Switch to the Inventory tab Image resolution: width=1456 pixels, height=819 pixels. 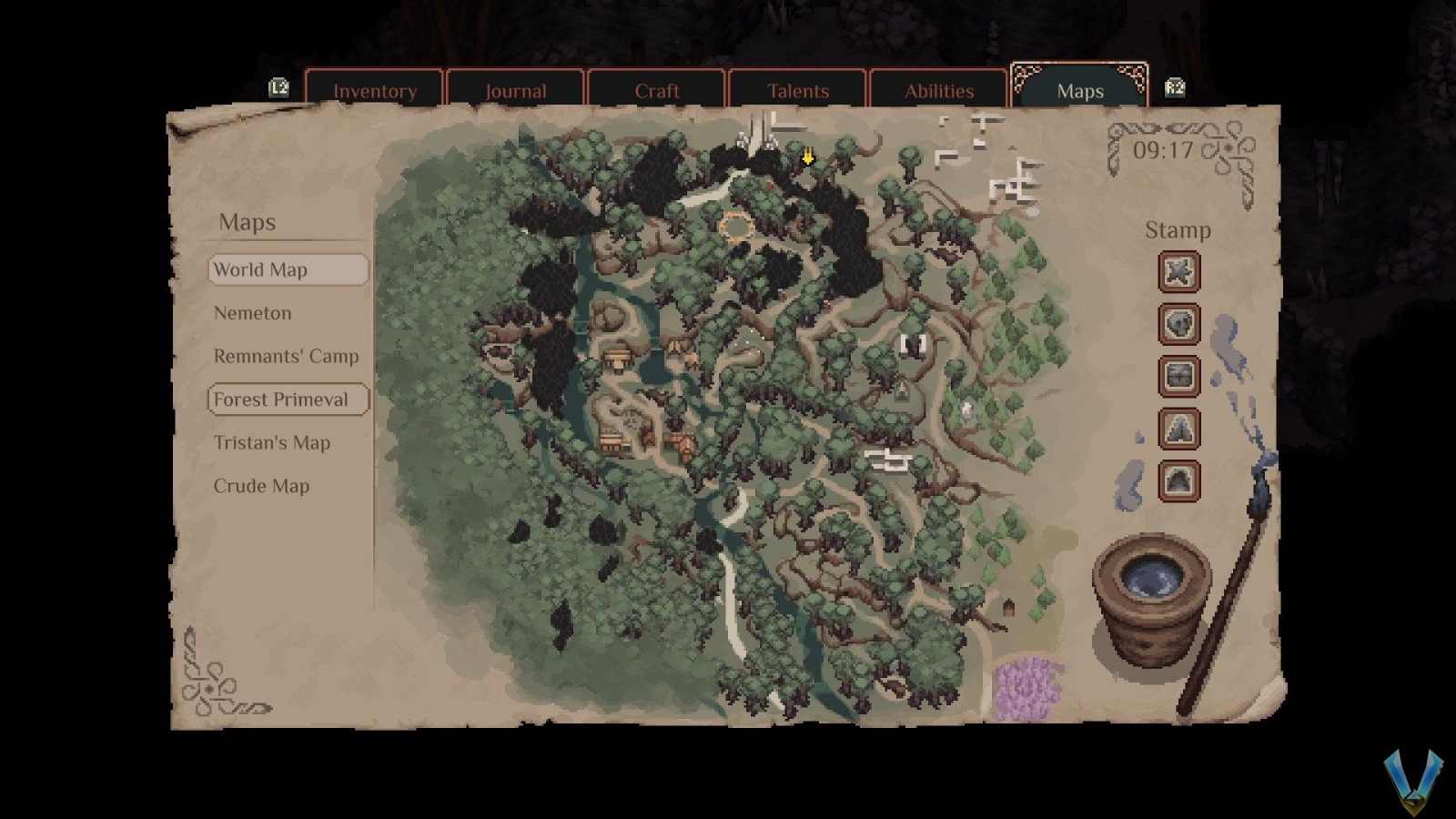coord(375,90)
